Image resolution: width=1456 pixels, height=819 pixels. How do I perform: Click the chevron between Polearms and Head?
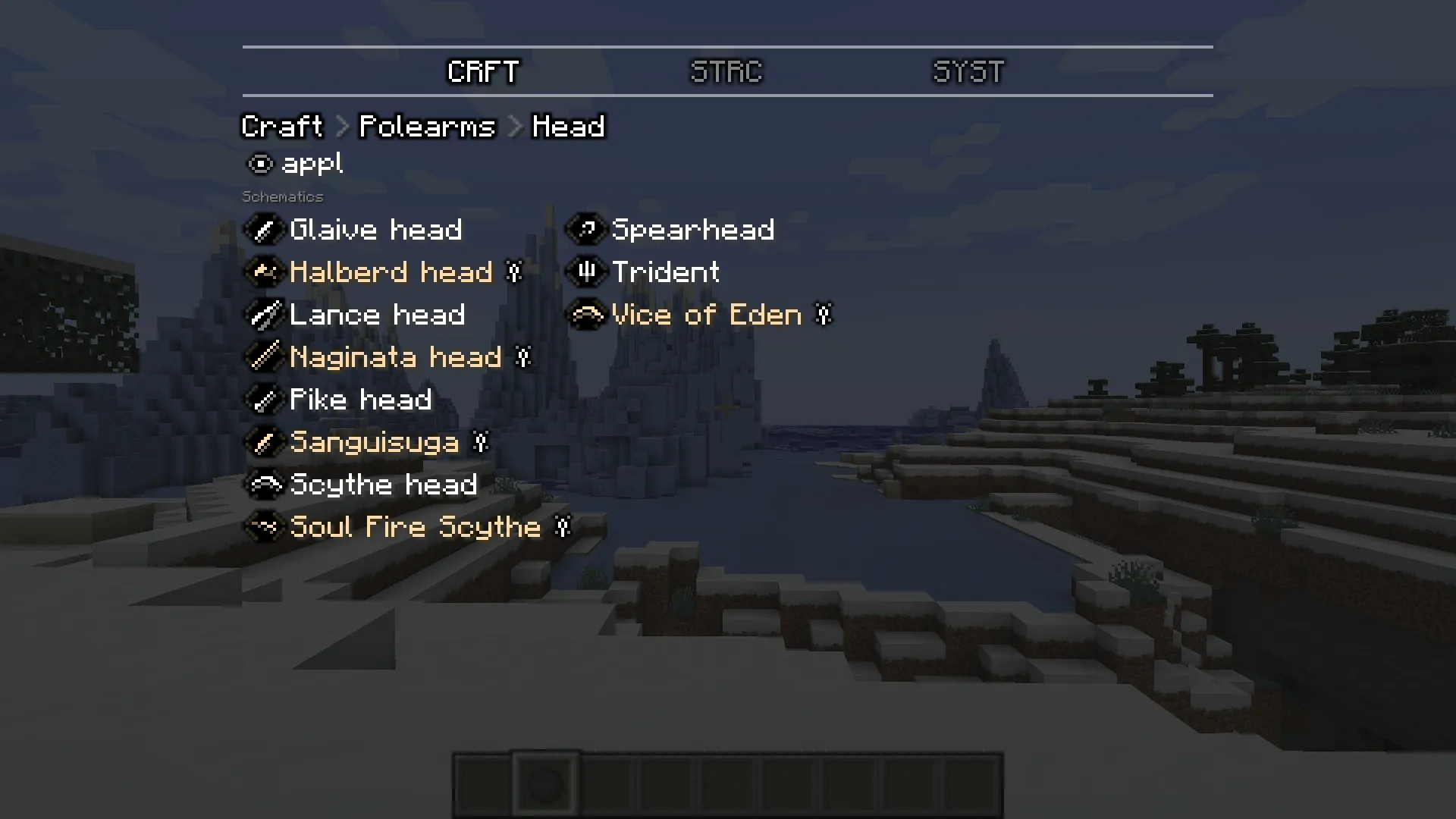coord(514,126)
